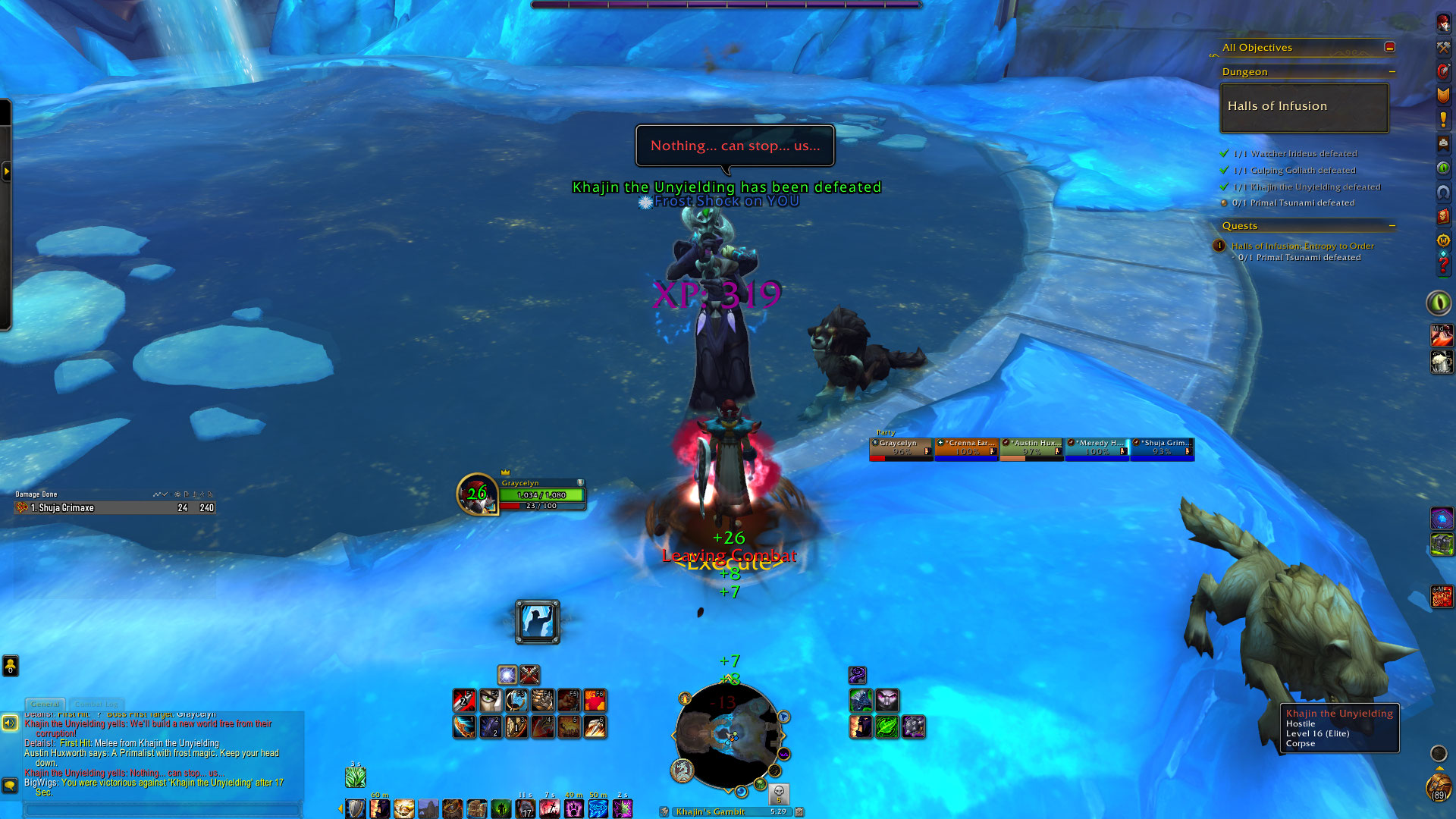Open Shuja Grimaxe's damage meter row

click(x=114, y=508)
